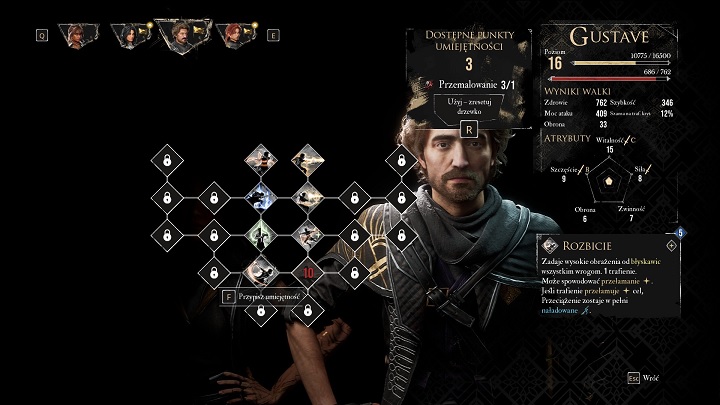Select Gustave's portrait in party bar

click(x=181, y=35)
